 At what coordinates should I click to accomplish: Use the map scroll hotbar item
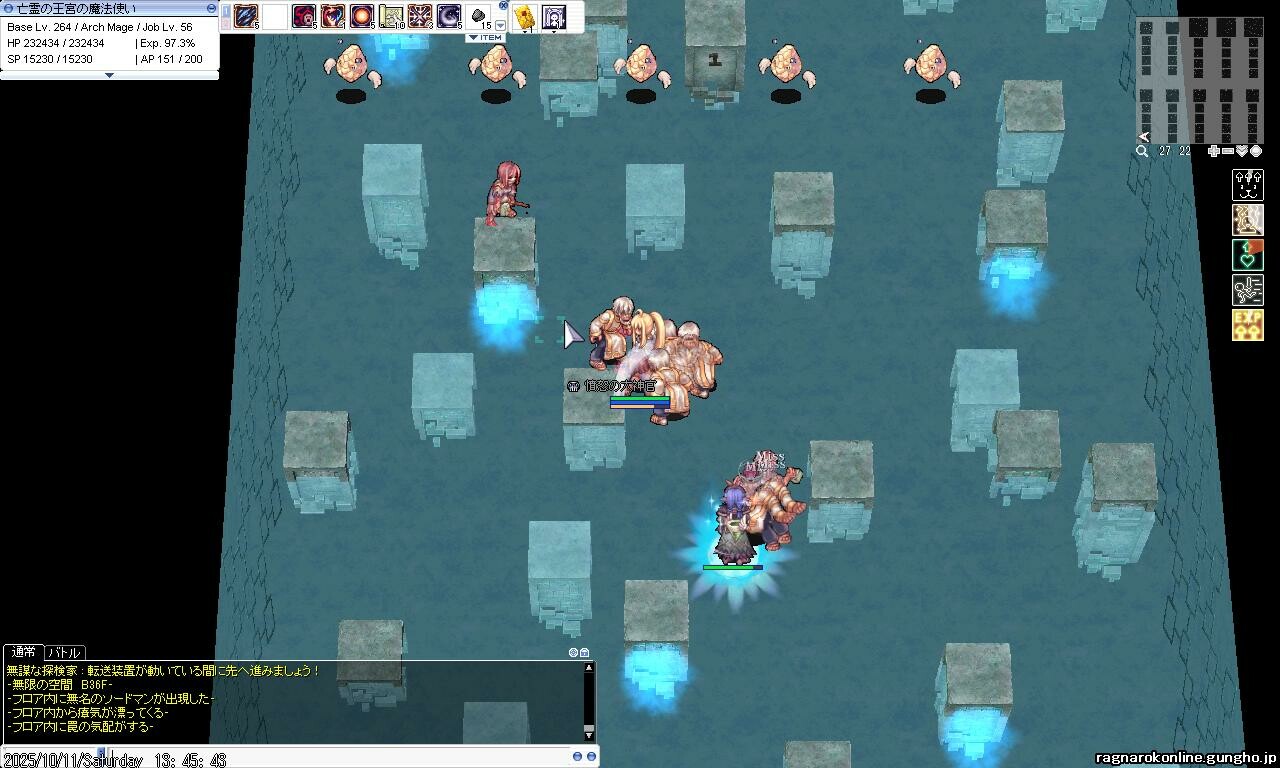click(391, 16)
